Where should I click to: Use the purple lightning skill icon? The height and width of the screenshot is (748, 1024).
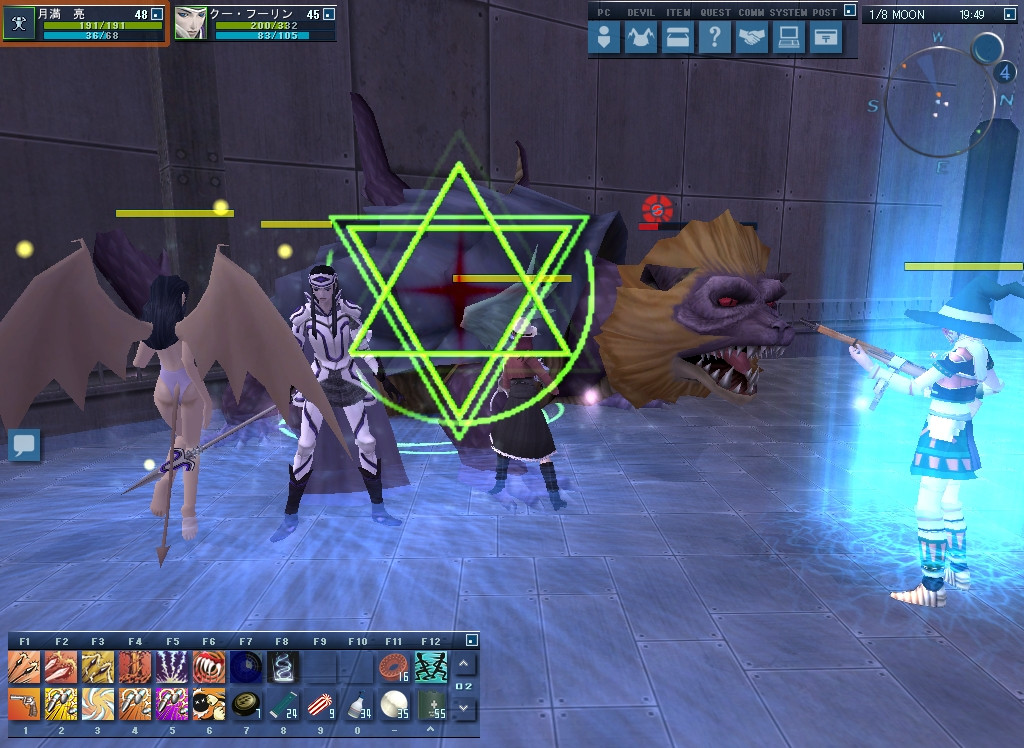(x=170, y=666)
